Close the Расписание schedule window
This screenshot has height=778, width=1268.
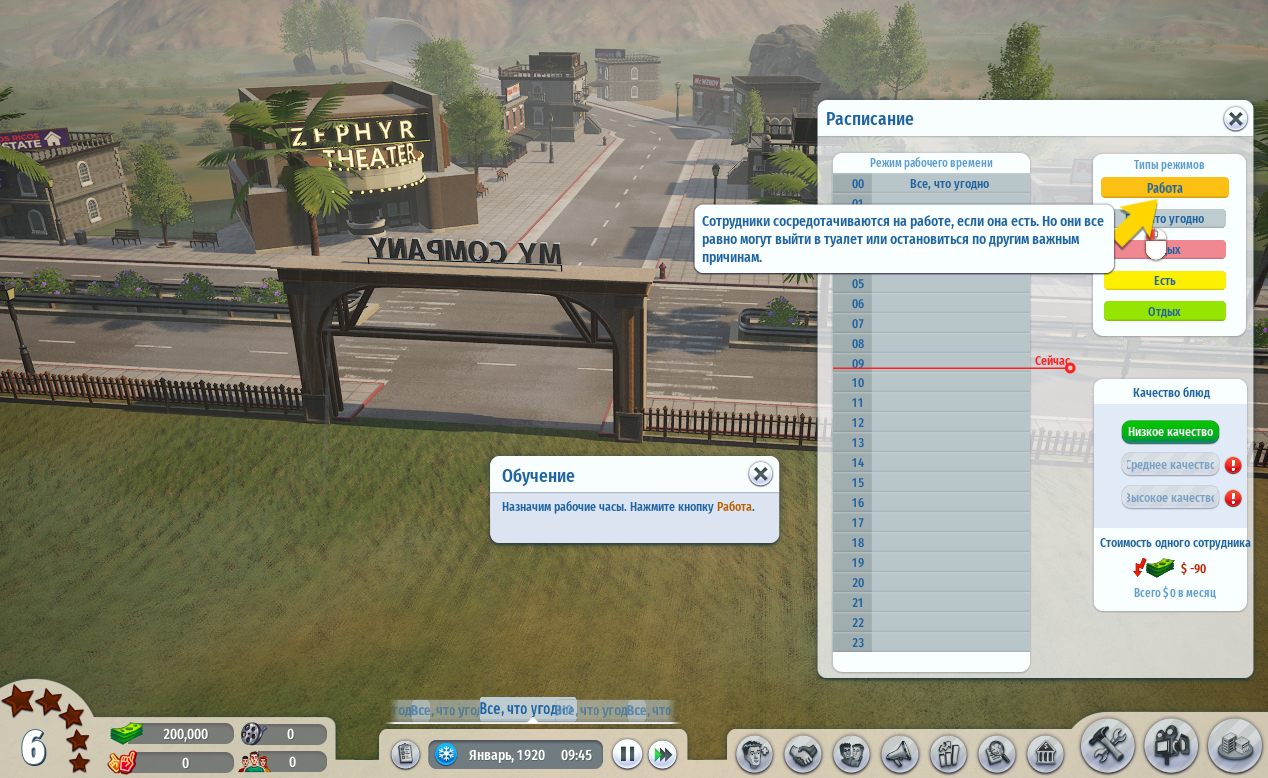click(1236, 119)
